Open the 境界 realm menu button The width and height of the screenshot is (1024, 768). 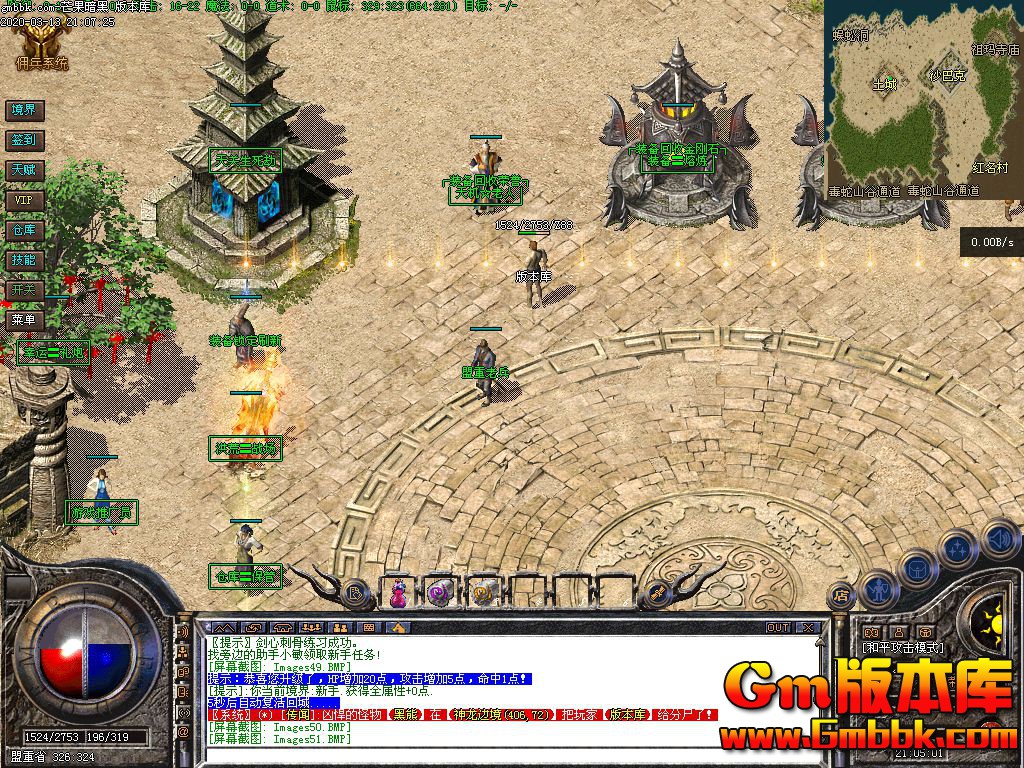(23, 110)
